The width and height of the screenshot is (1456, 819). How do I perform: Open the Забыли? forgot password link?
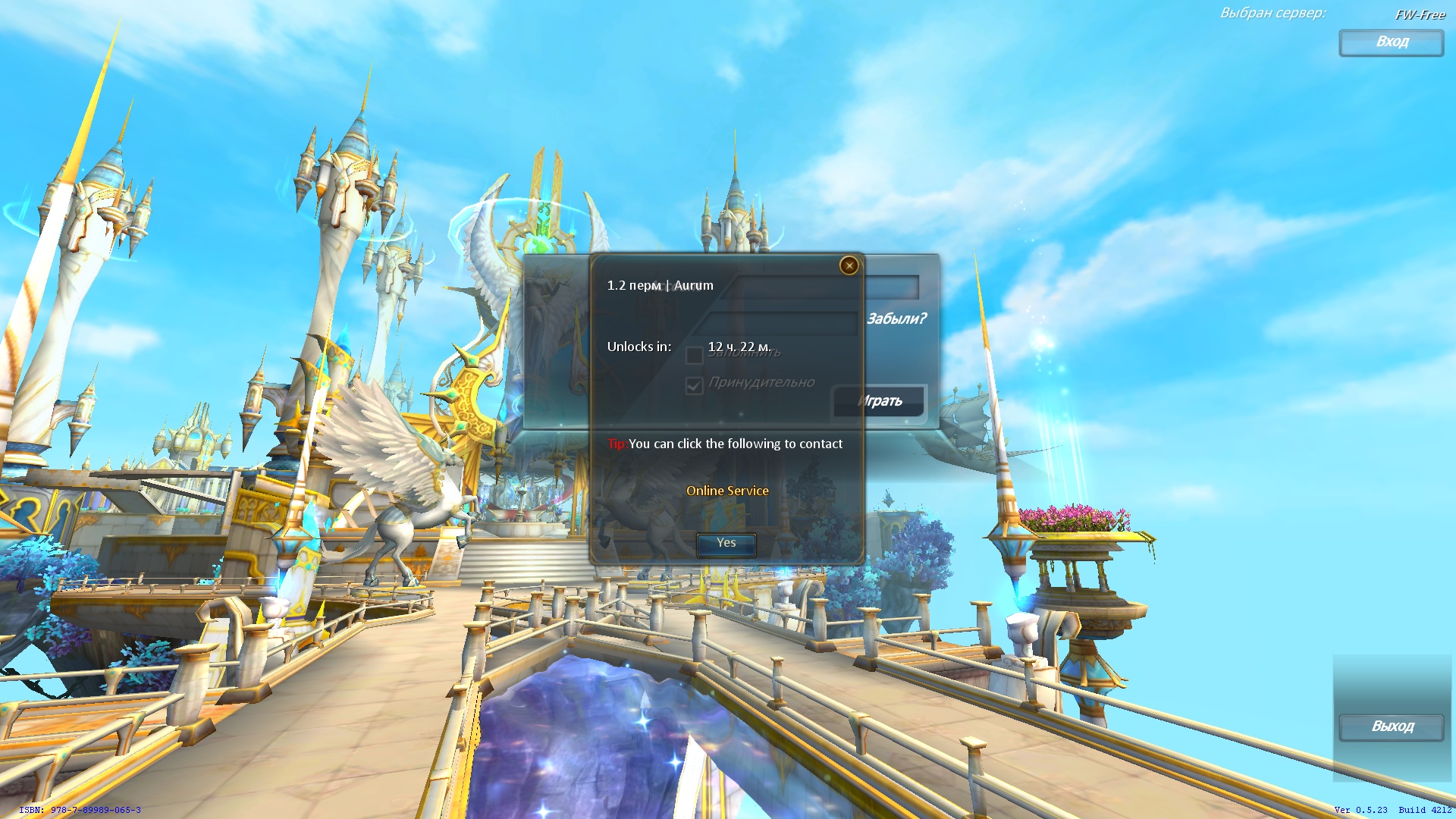coord(896,318)
